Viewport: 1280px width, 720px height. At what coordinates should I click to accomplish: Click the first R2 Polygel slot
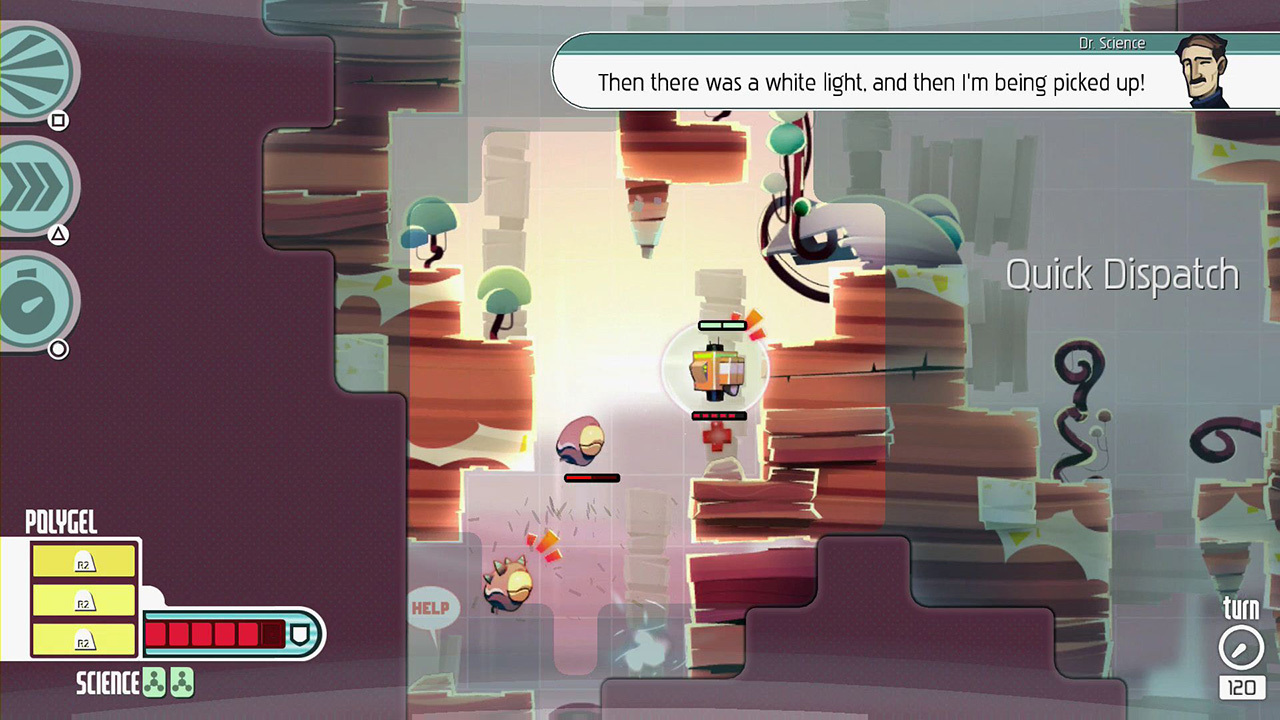pyautogui.click(x=83, y=562)
